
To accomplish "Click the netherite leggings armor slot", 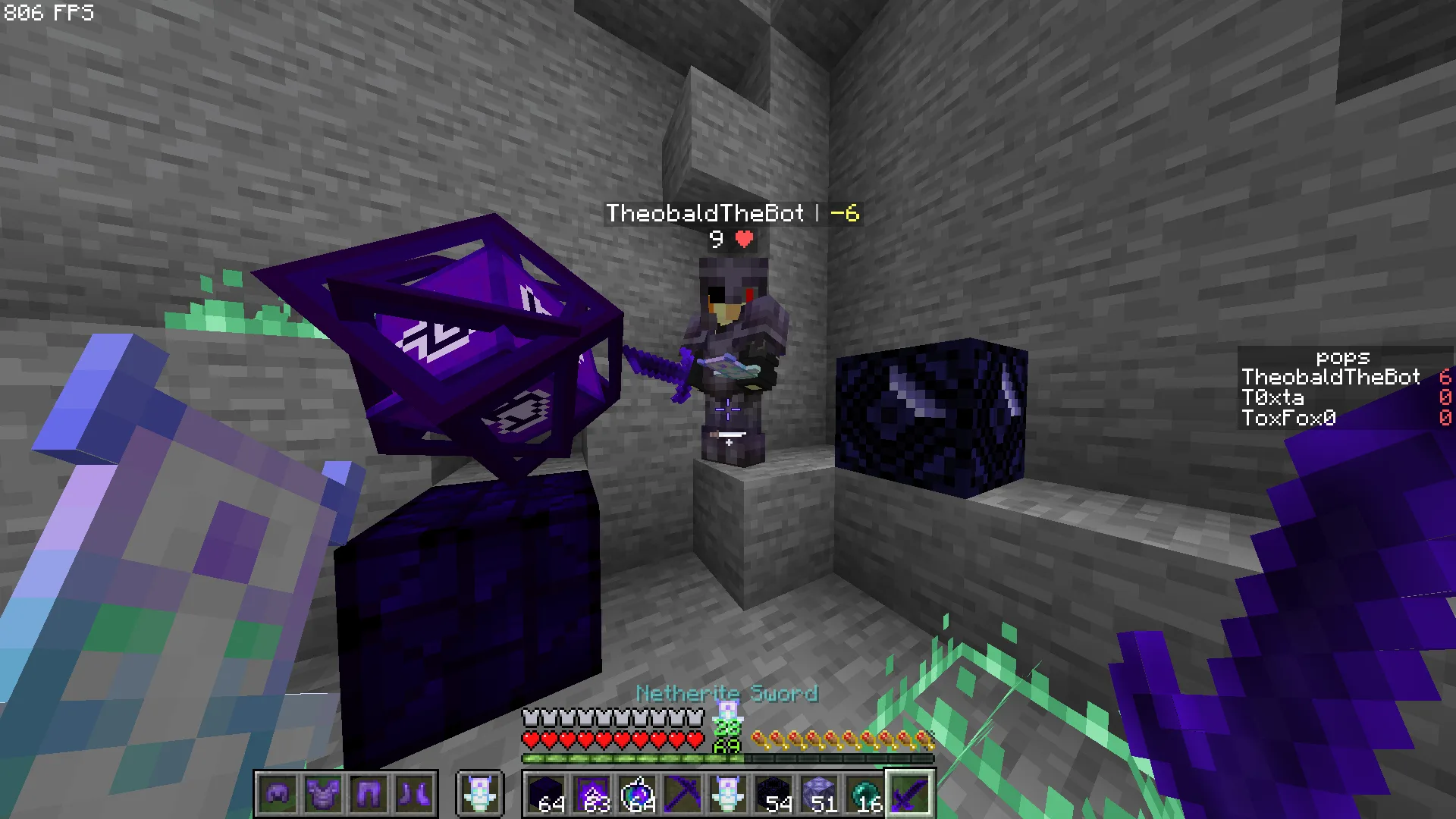I will (x=369, y=794).
